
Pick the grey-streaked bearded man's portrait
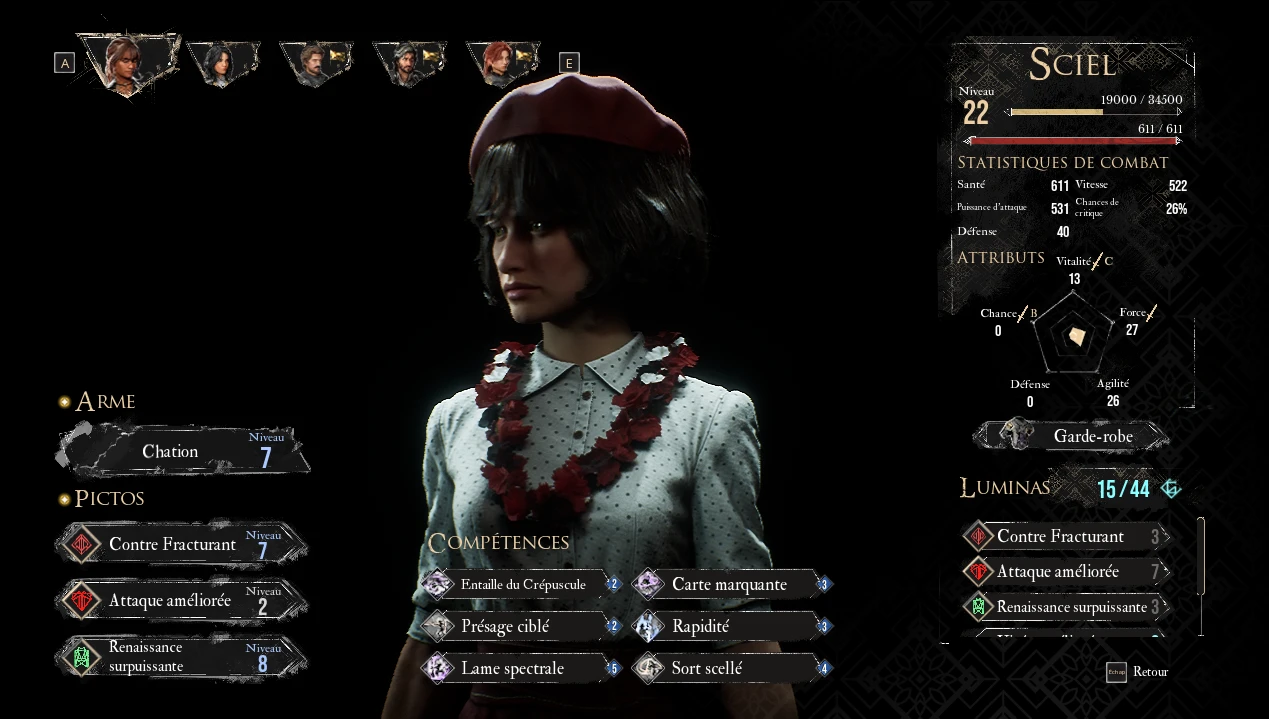coord(407,63)
